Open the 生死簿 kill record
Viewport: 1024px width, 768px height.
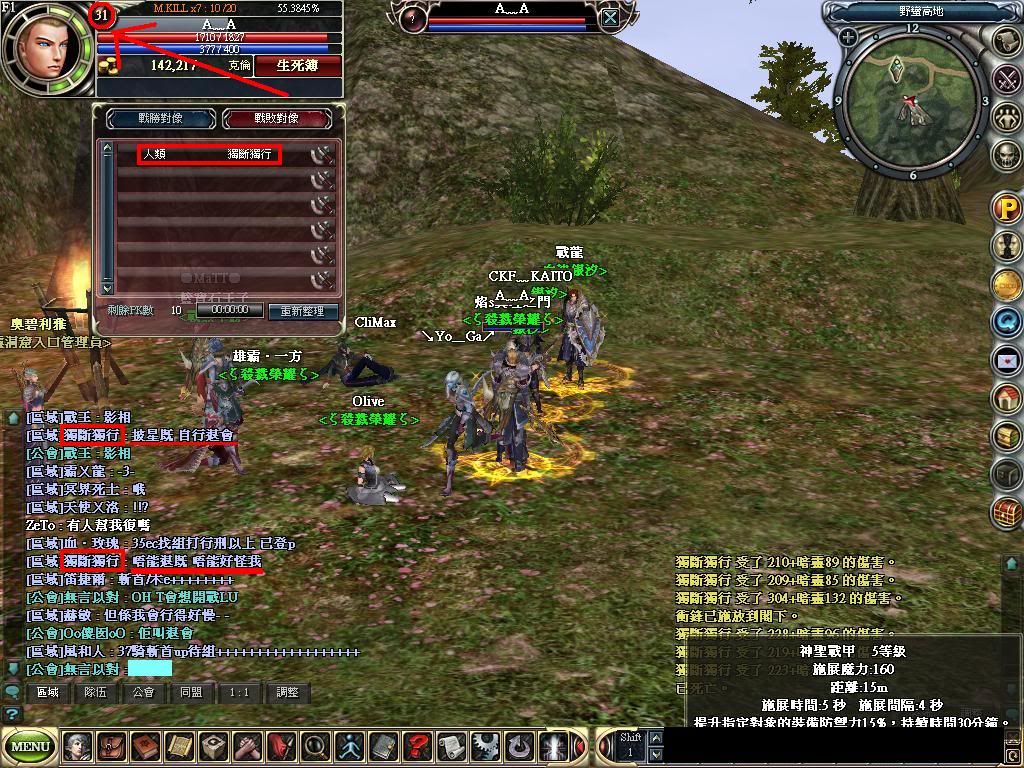298,65
